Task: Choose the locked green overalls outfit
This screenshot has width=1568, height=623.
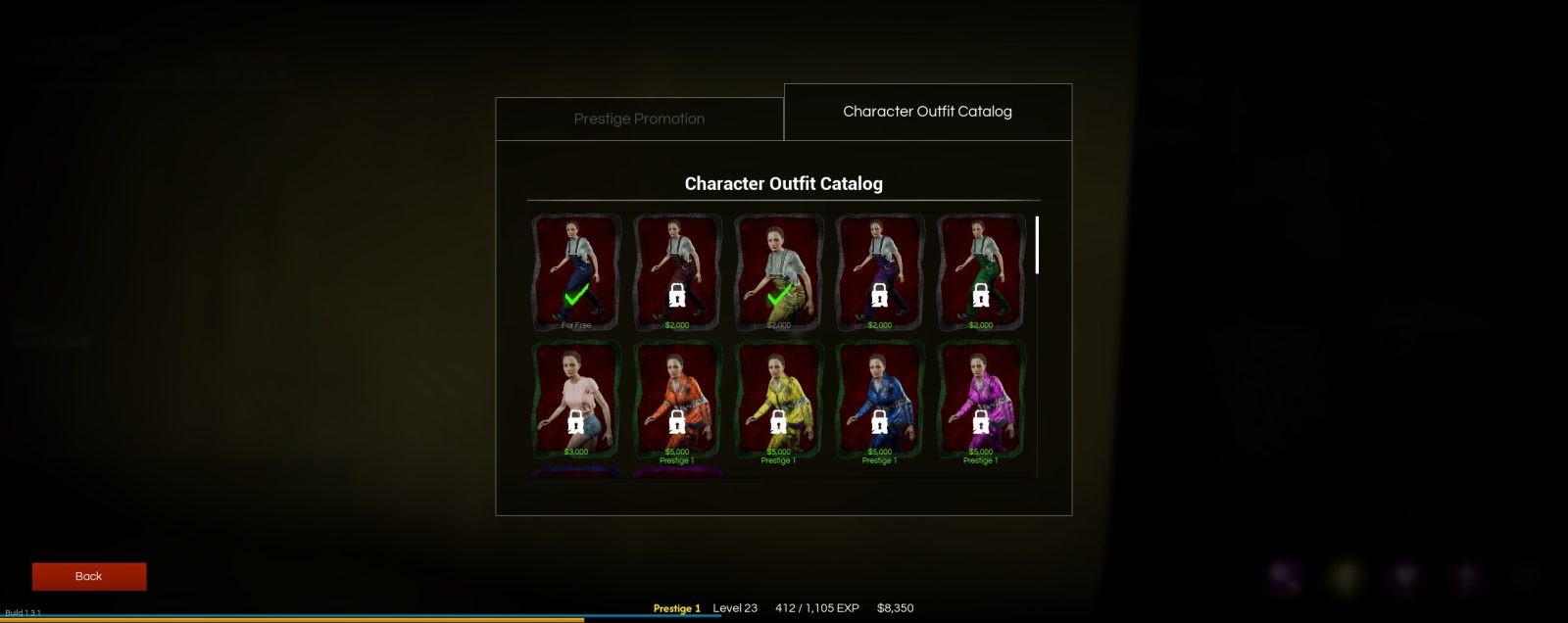Action: (981, 272)
